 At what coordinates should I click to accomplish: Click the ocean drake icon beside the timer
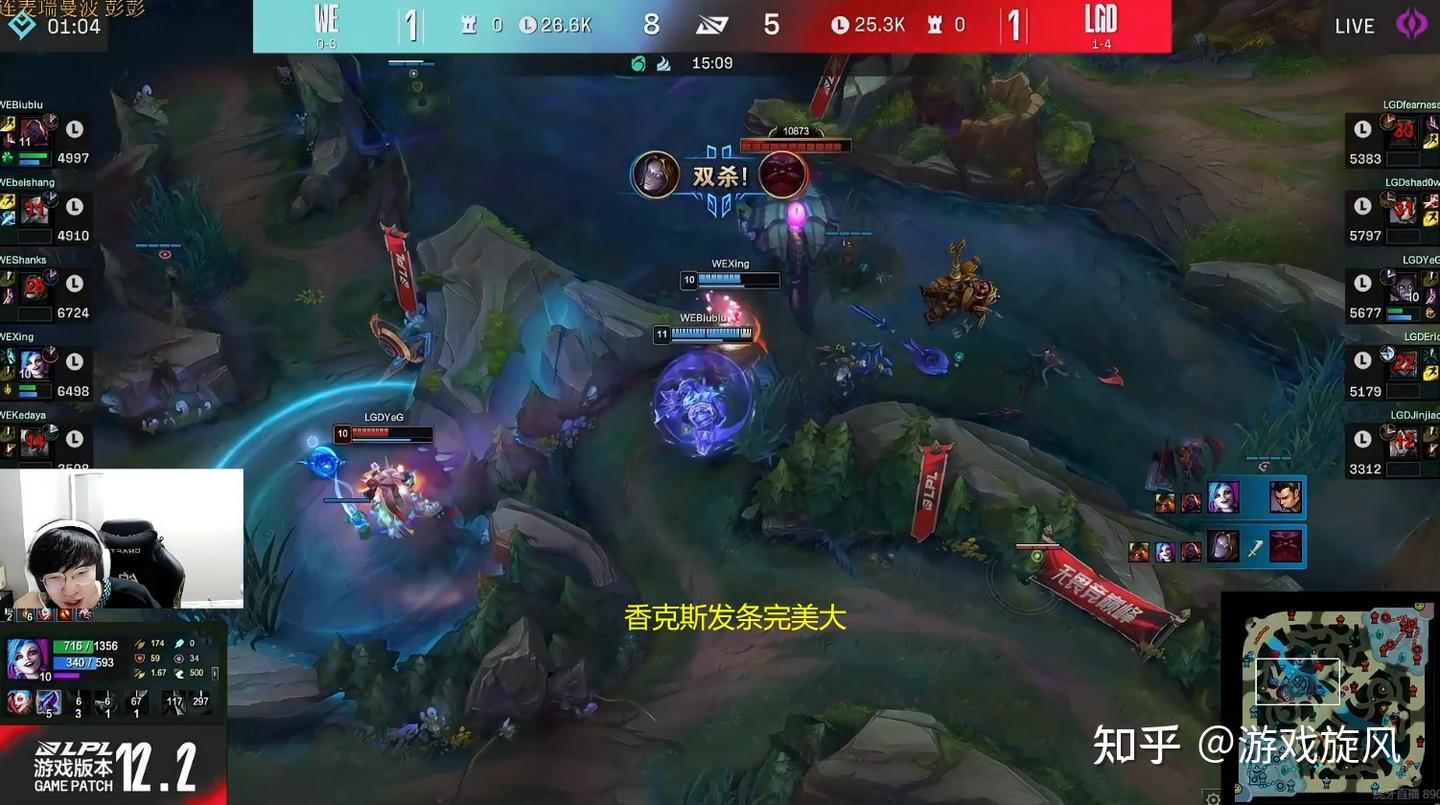(x=637, y=62)
